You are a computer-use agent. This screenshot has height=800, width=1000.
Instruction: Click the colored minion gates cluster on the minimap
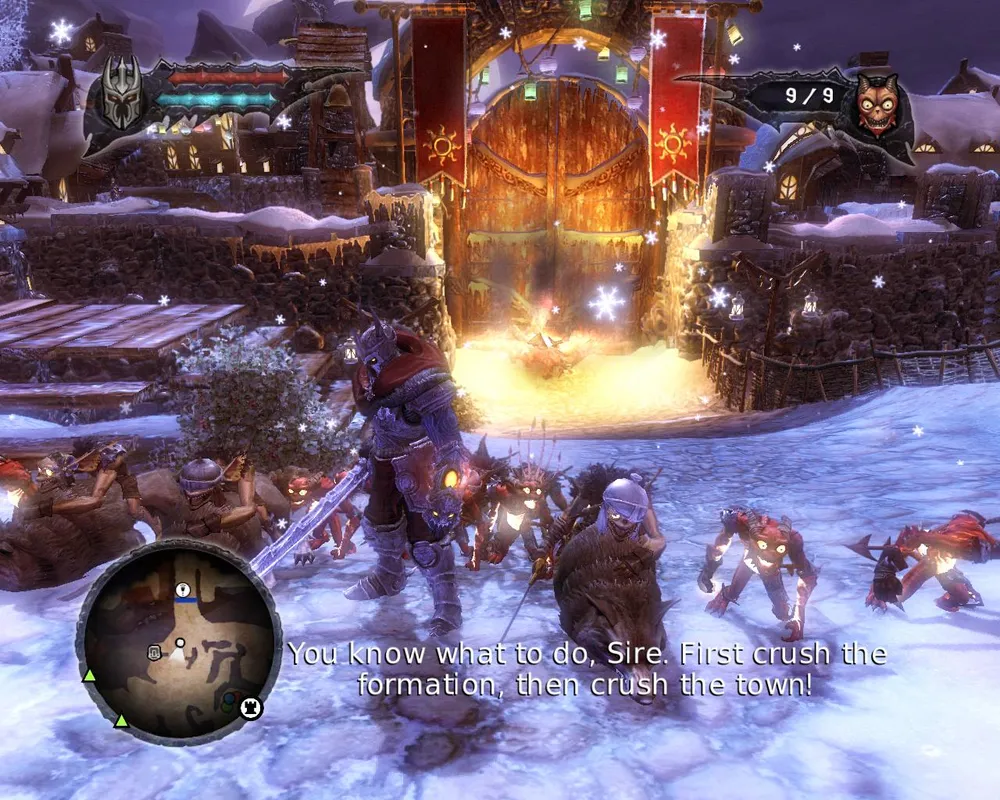tap(231, 700)
